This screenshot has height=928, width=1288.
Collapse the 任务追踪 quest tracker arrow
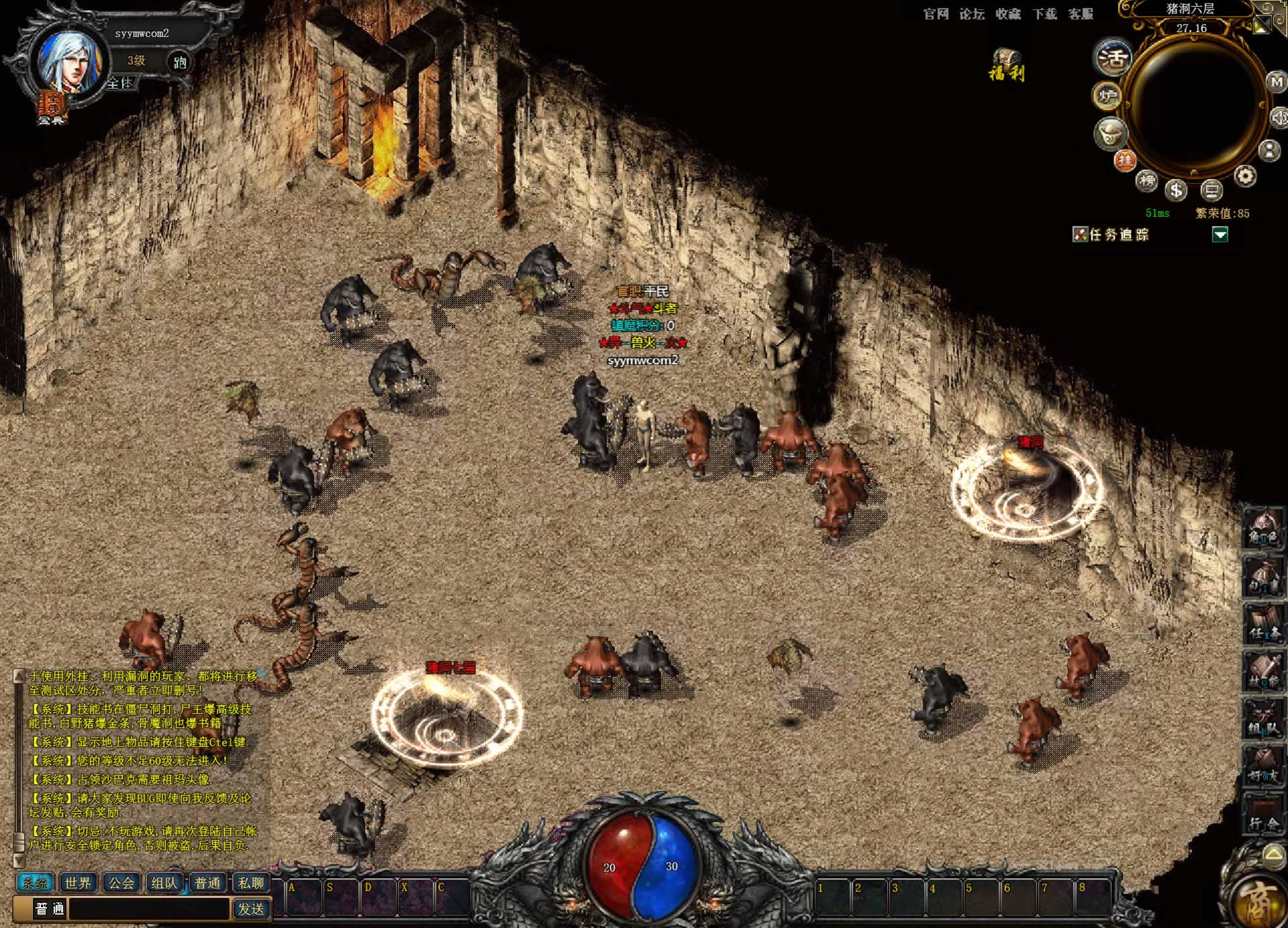(1220, 234)
